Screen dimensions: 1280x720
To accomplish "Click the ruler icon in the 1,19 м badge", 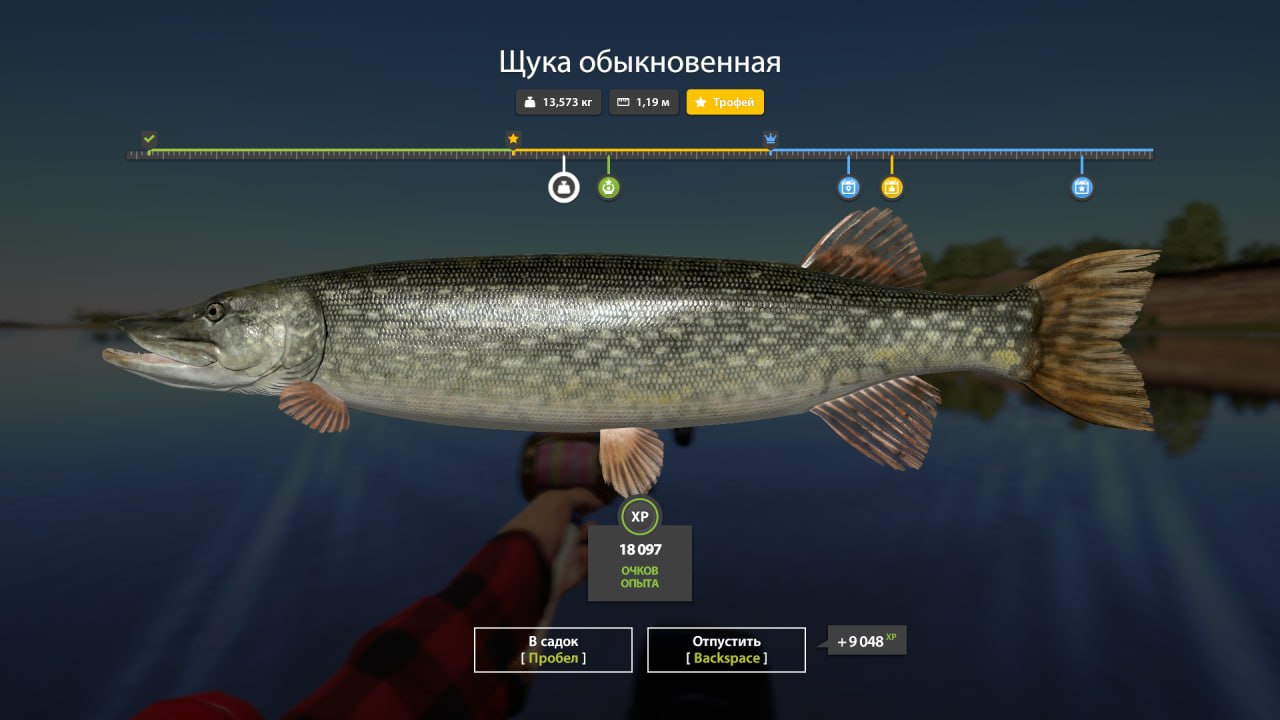I will point(620,101).
